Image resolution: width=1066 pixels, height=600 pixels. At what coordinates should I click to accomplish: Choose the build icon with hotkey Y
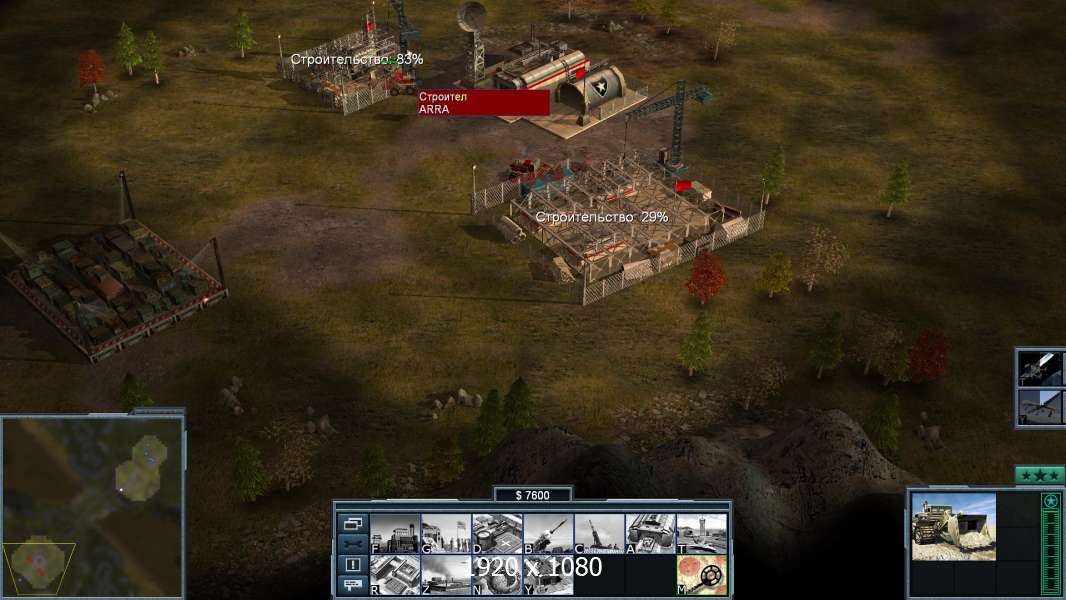(x=548, y=575)
